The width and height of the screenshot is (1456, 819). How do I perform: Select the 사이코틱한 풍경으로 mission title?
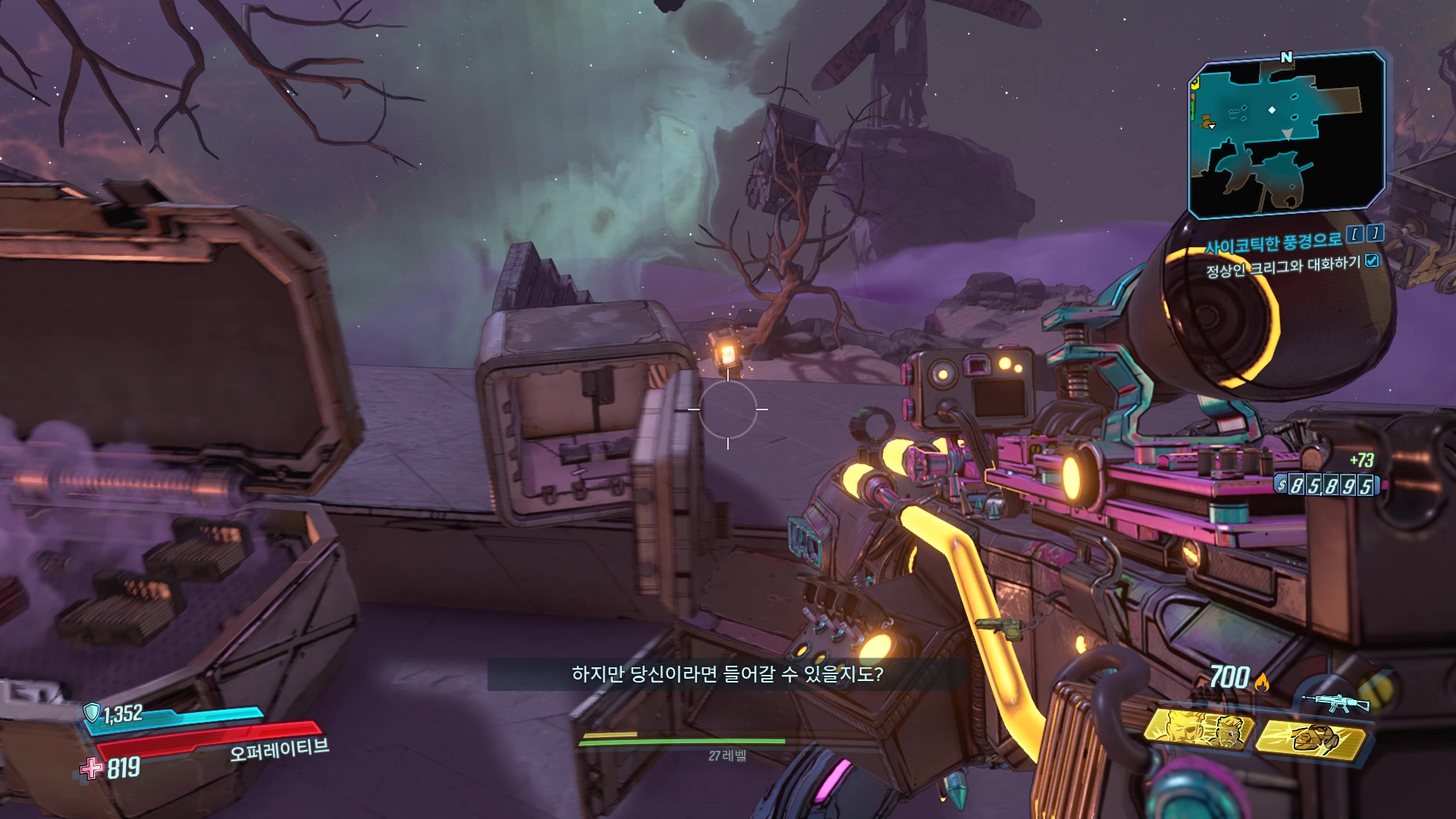1274,243
